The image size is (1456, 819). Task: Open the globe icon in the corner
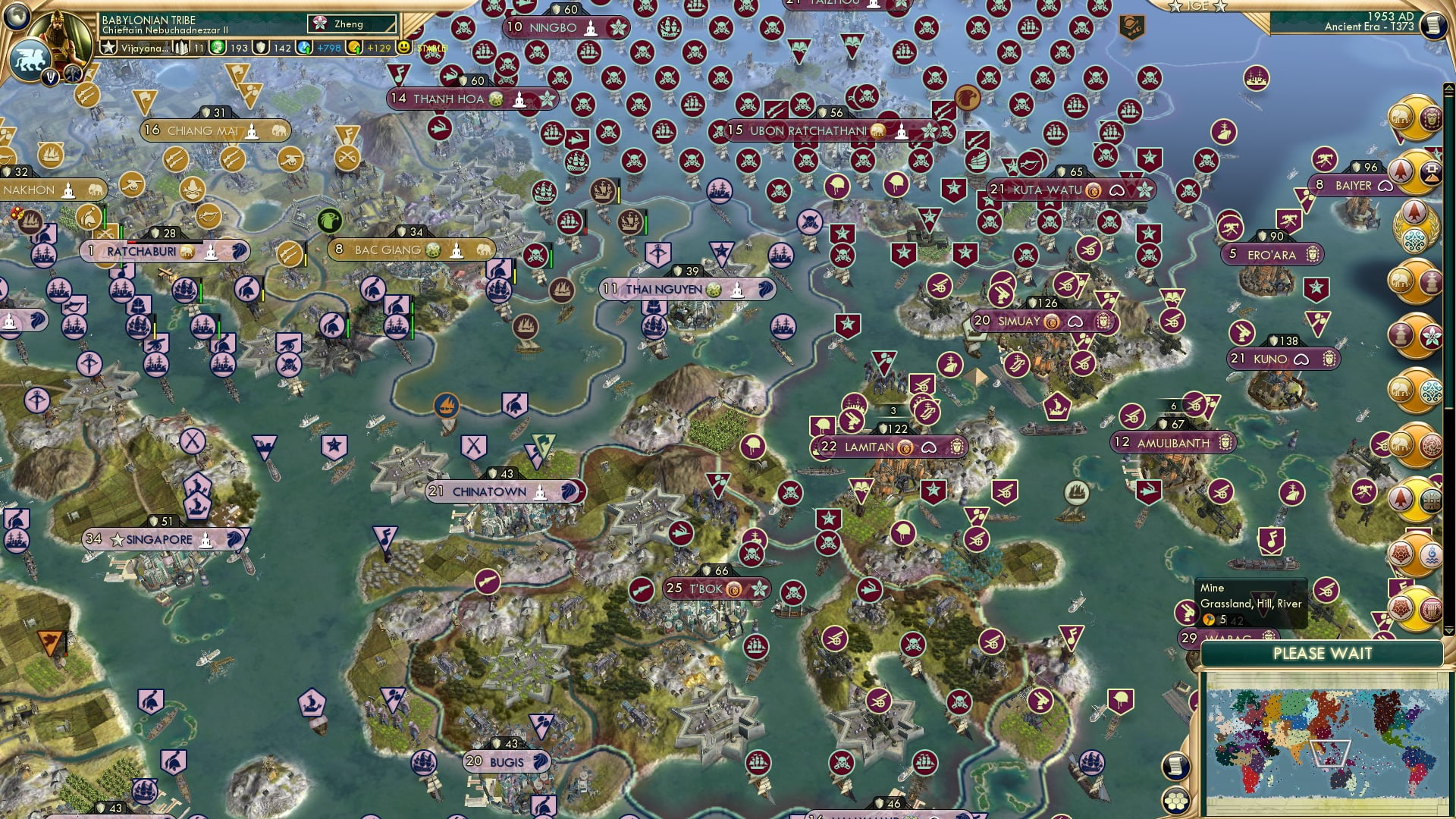17,16
